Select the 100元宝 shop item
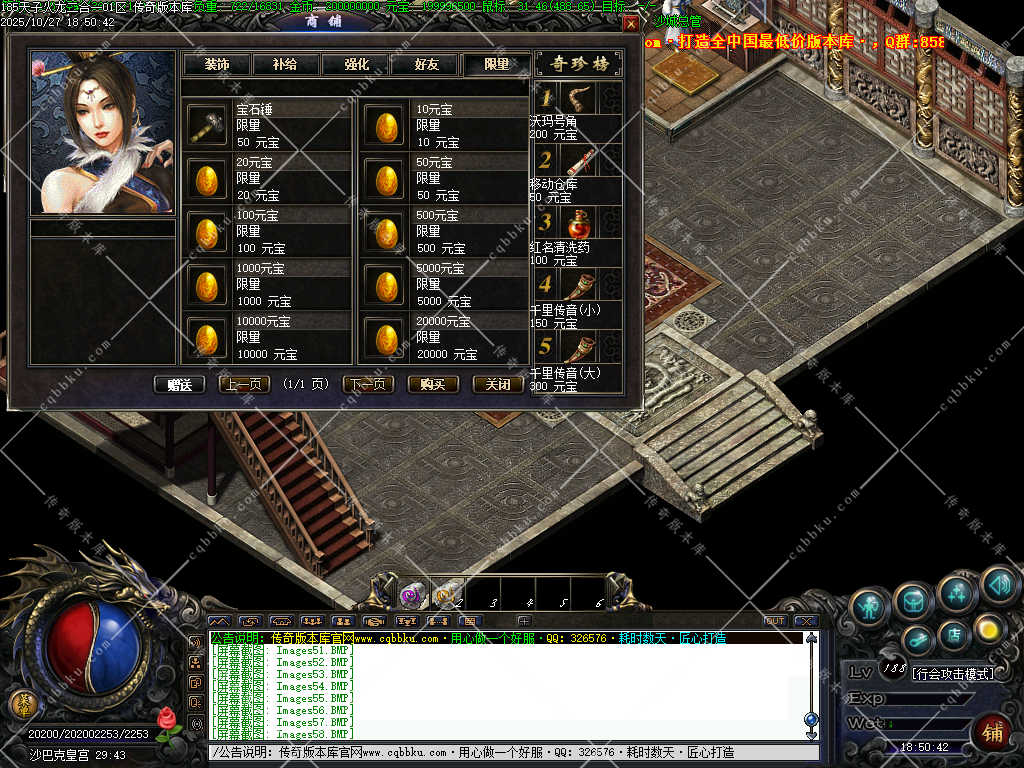The width and height of the screenshot is (1024, 768). pos(207,232)
